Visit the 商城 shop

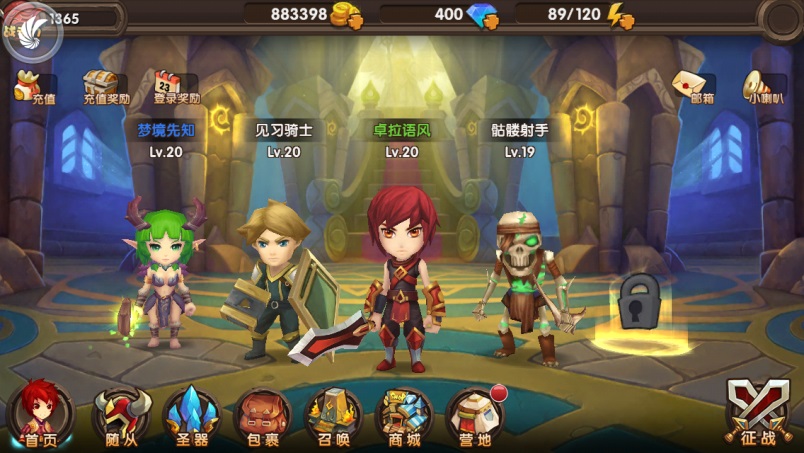coord(404,416)
